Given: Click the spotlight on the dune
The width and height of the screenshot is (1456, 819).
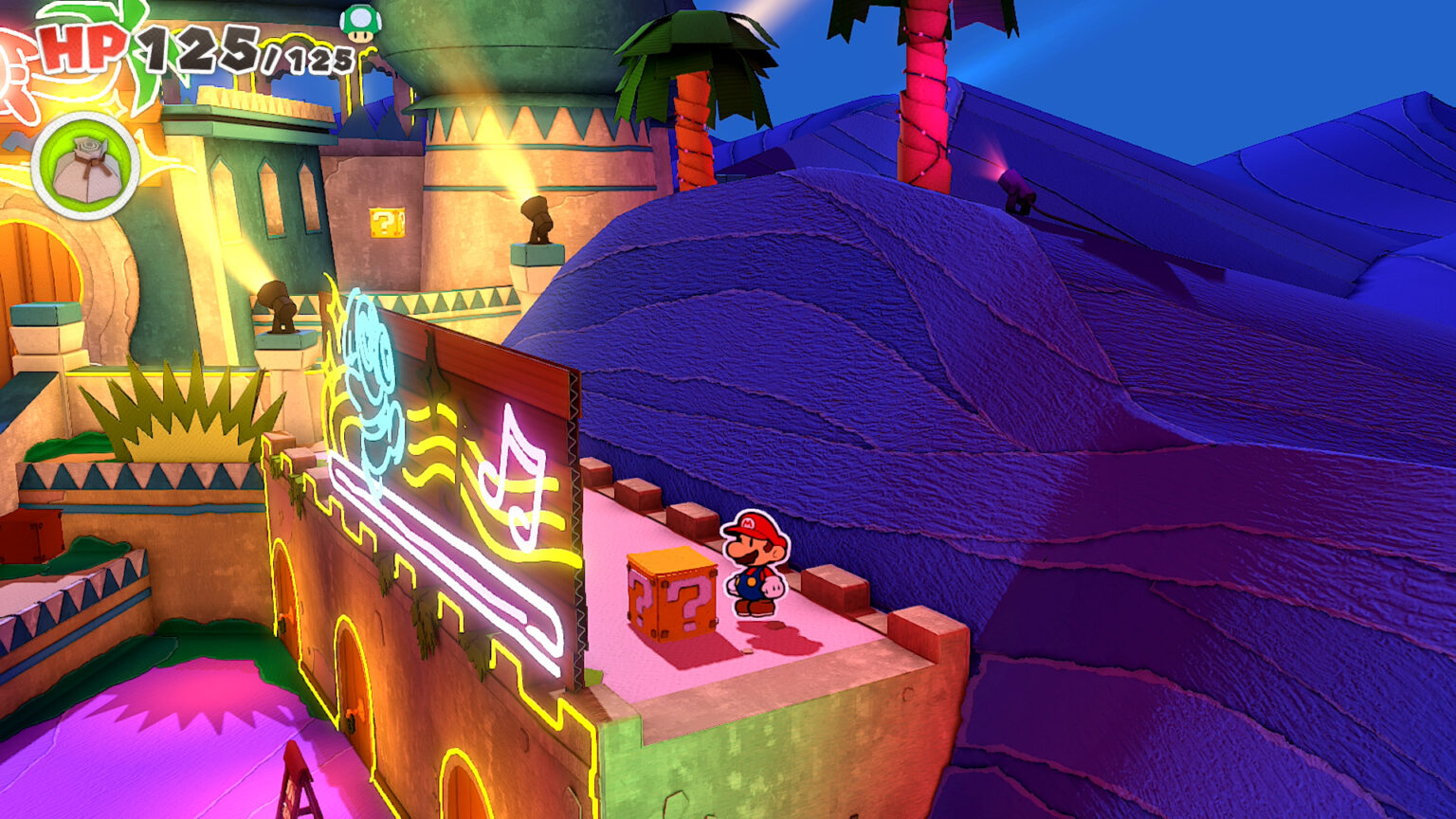Looking at the screenshot, I should coord(1014,185).
